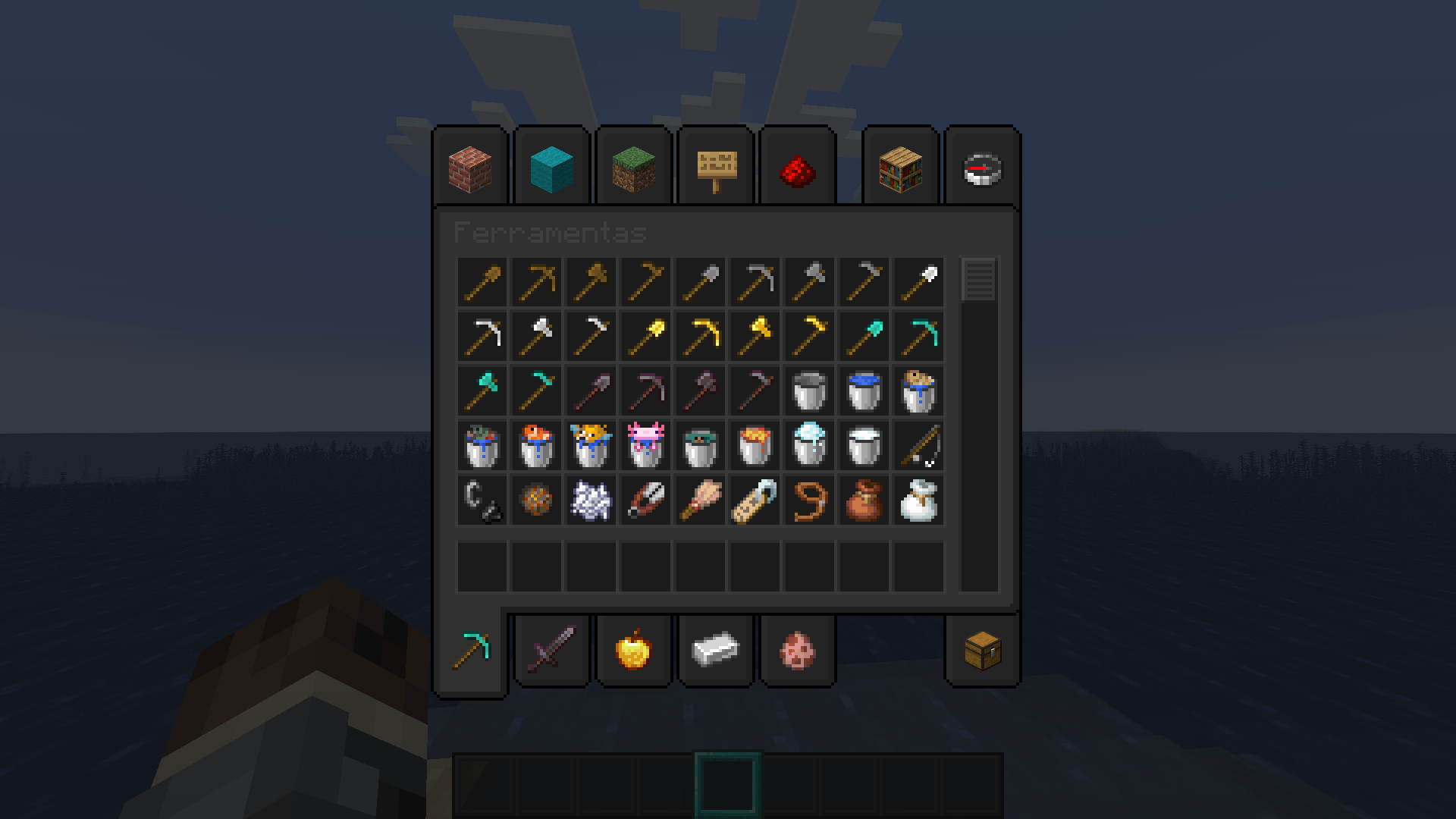Viewport: 1456px width, 819px height.
Task: Pick the shears item
Action: (645, 500)
